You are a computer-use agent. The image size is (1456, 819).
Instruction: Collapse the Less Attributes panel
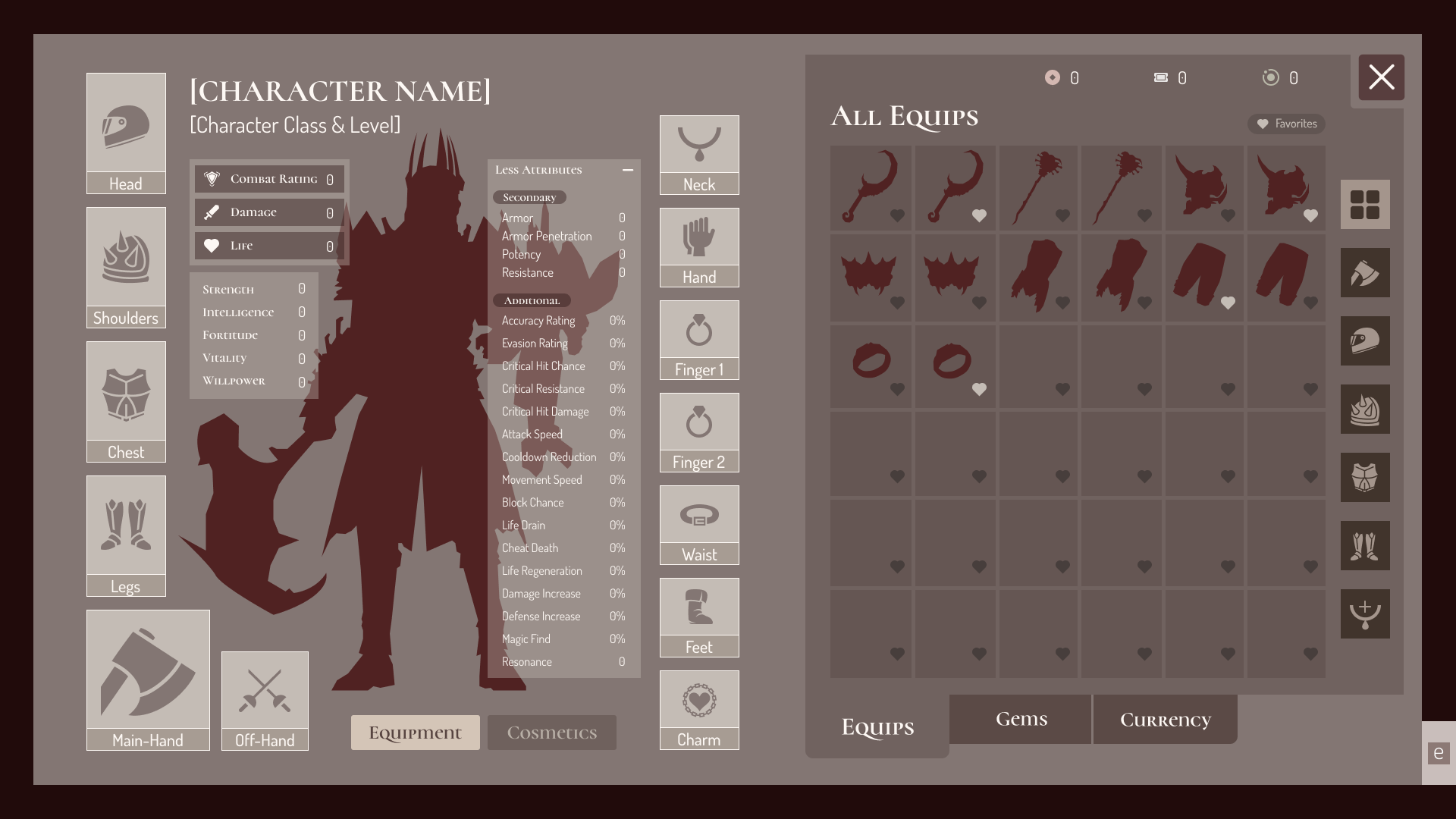pos(628,170)
